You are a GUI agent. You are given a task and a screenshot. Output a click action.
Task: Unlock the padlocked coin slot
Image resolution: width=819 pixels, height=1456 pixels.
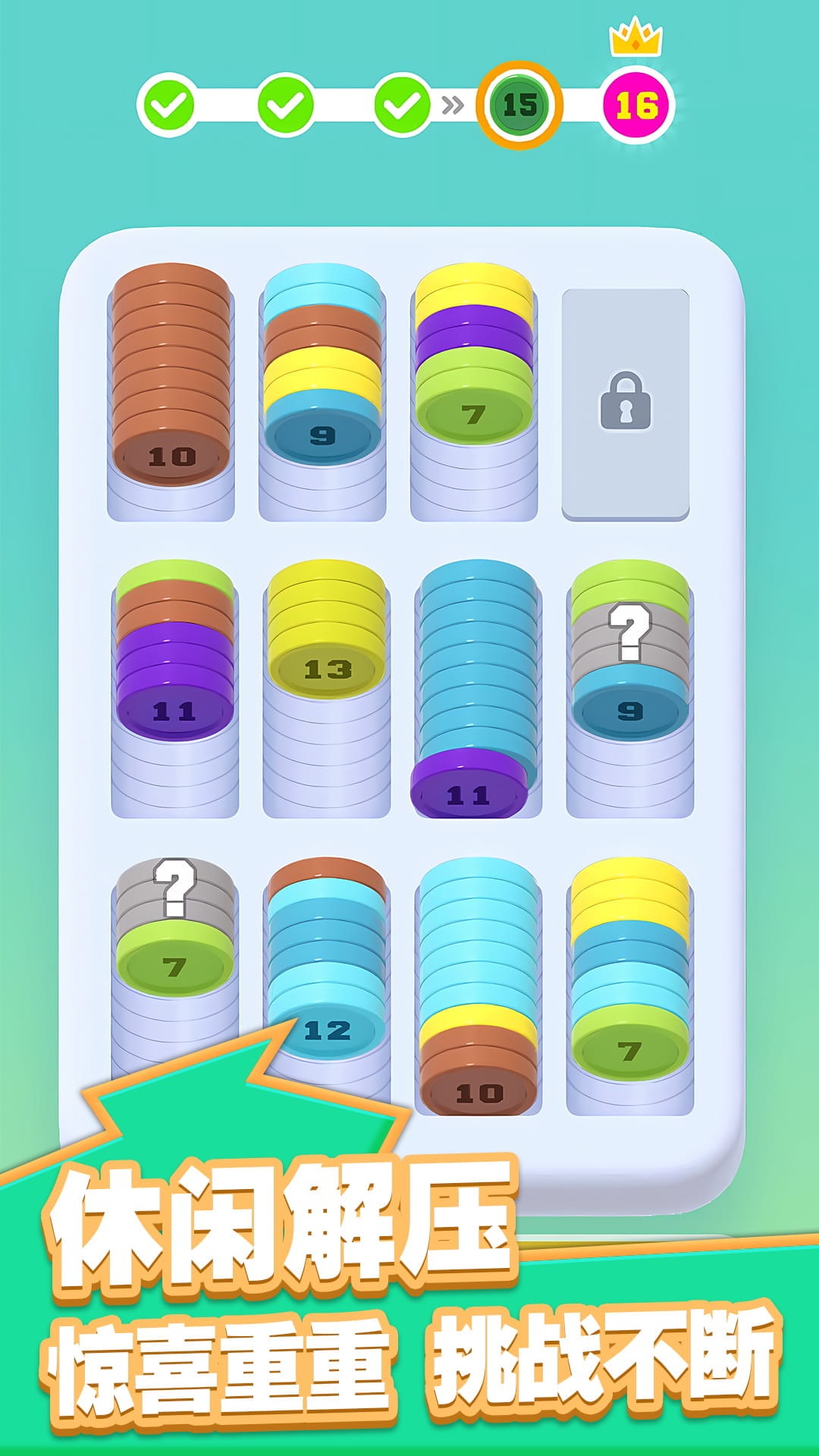[625, 403]
